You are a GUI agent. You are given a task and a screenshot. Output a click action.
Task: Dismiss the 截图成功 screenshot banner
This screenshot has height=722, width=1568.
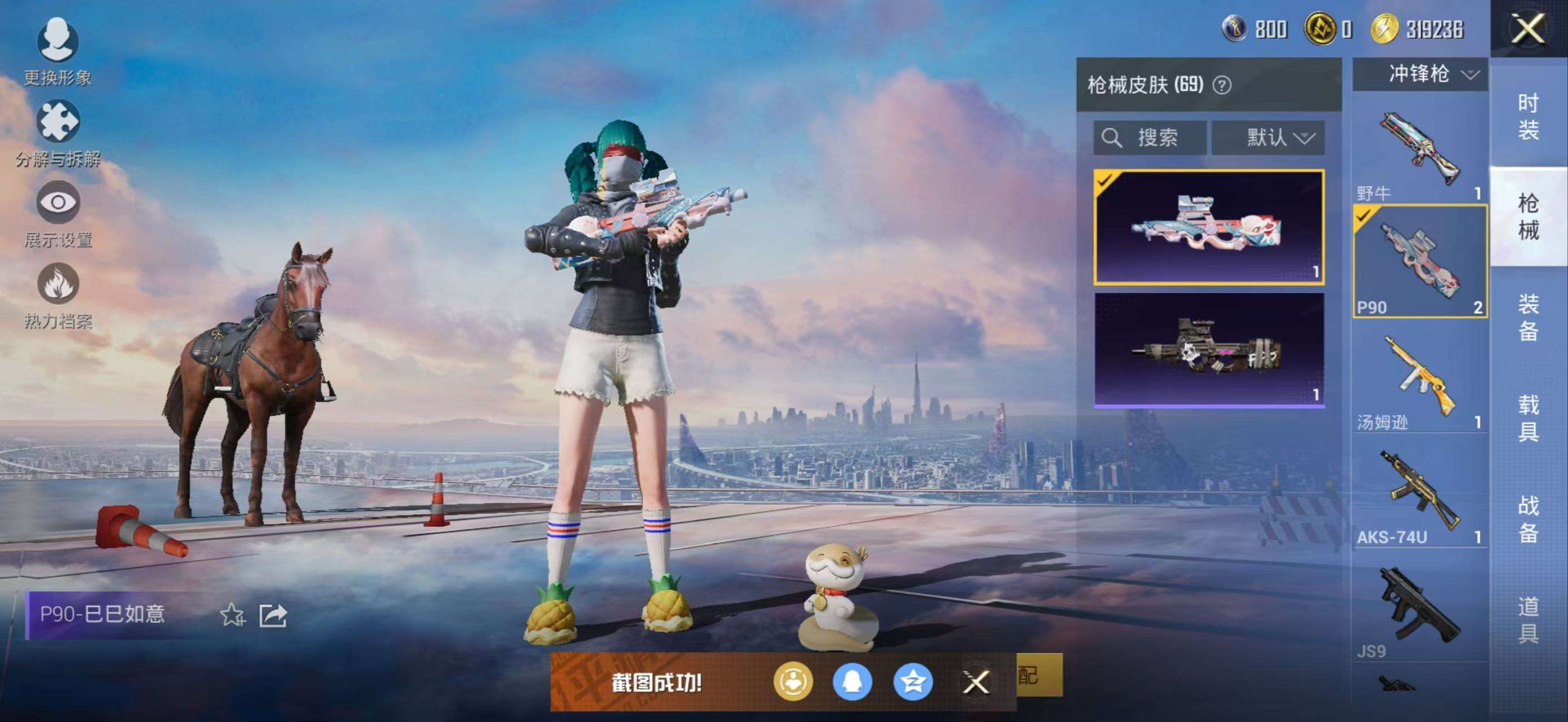[x=976, y=682]
